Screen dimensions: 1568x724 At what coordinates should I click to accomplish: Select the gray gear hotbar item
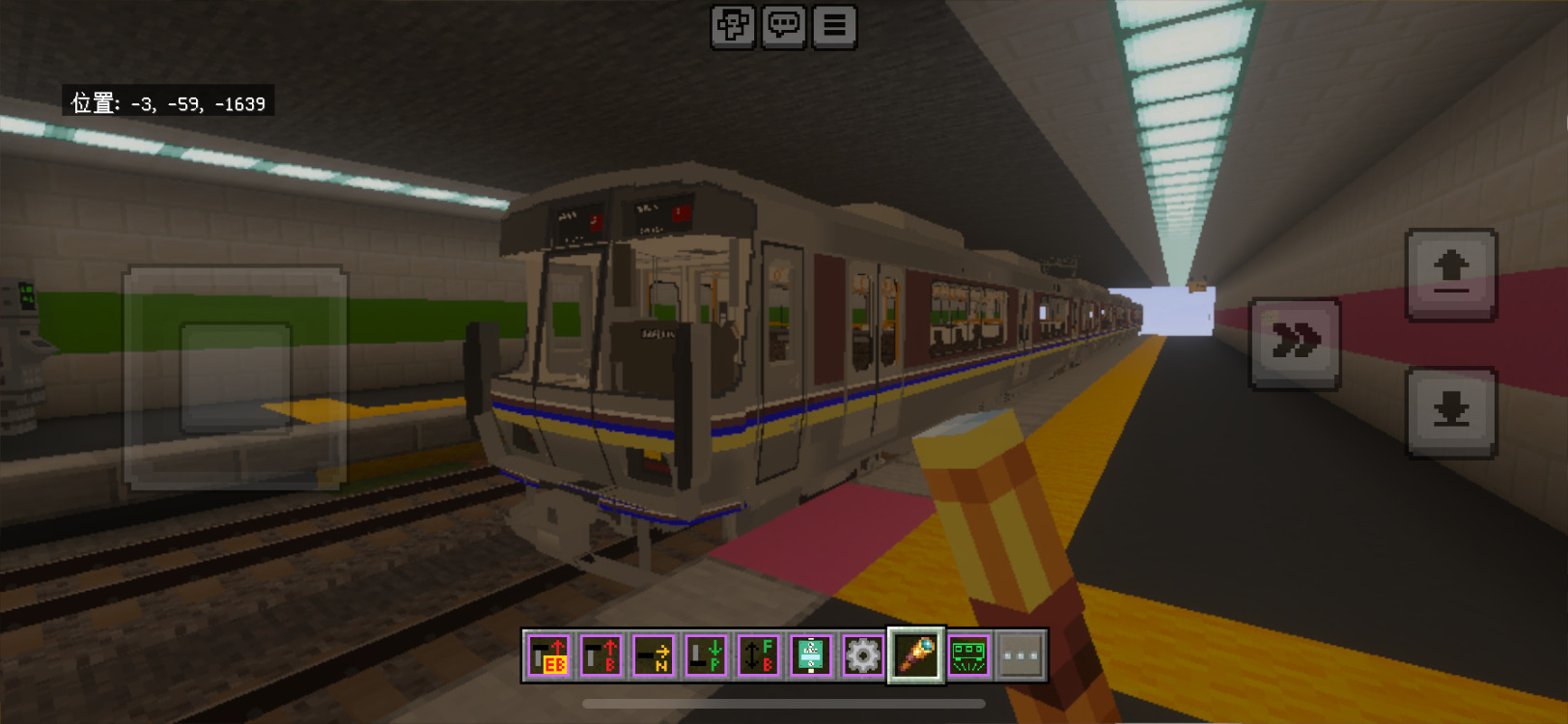863,656
